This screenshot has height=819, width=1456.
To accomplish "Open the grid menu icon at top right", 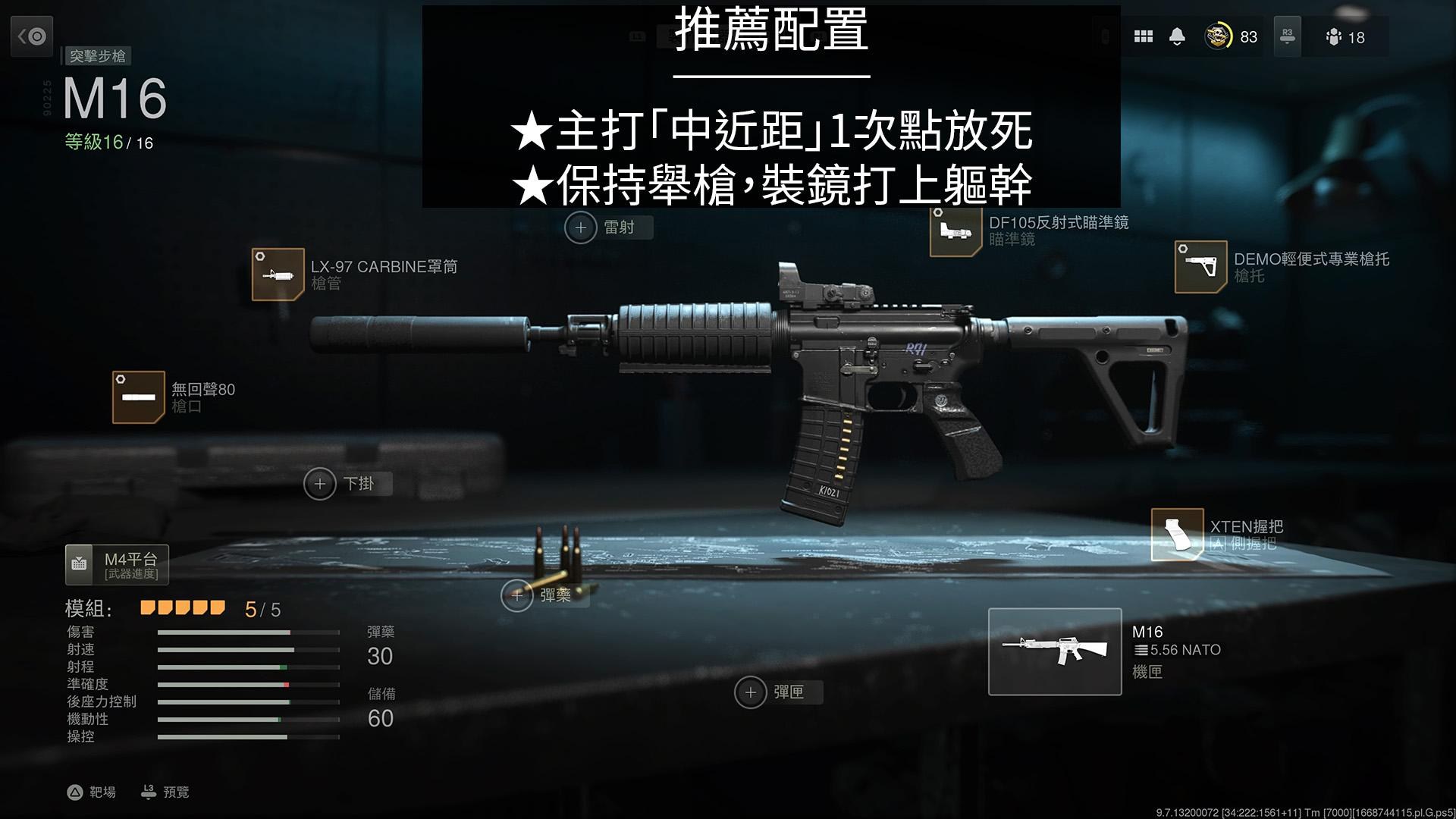I will [x=1144, y=36].
